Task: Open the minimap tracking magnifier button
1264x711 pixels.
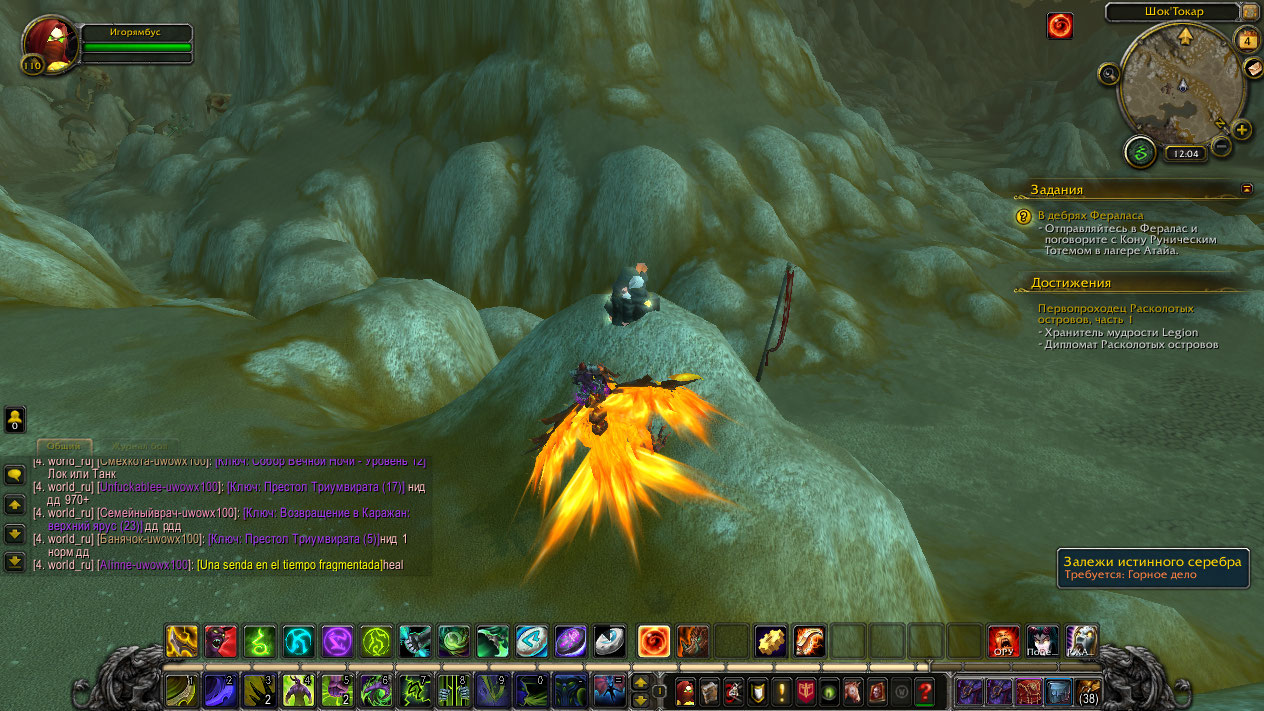Action: tap(1108, 73)
